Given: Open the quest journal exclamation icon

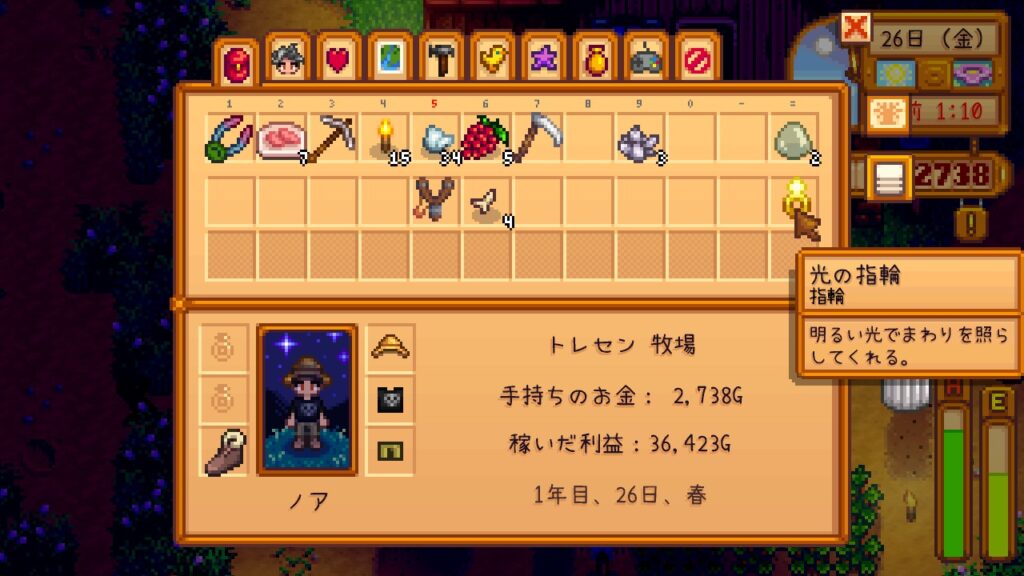Looking at the screenshot, I should tap(966, 220).
